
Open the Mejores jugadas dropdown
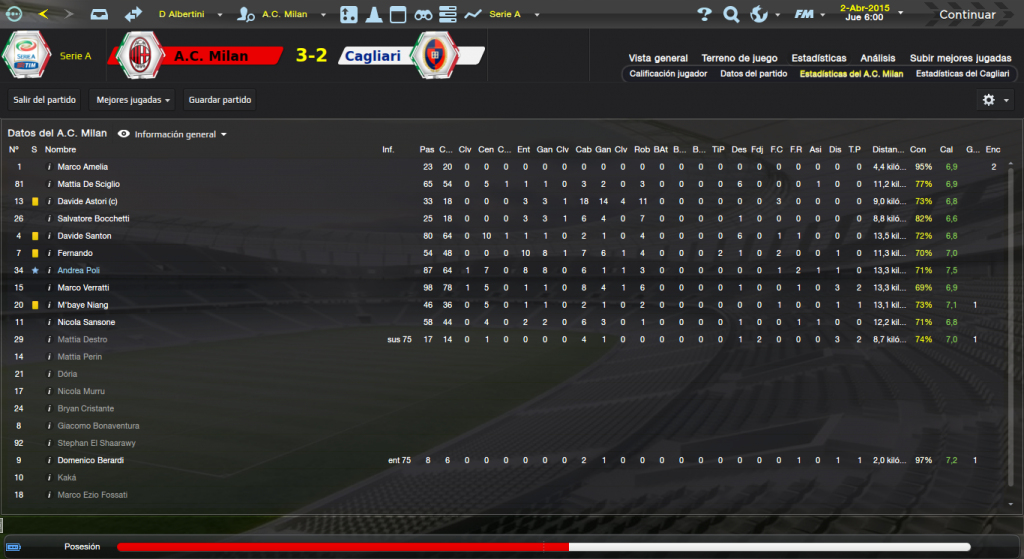[x=133, y=100]
